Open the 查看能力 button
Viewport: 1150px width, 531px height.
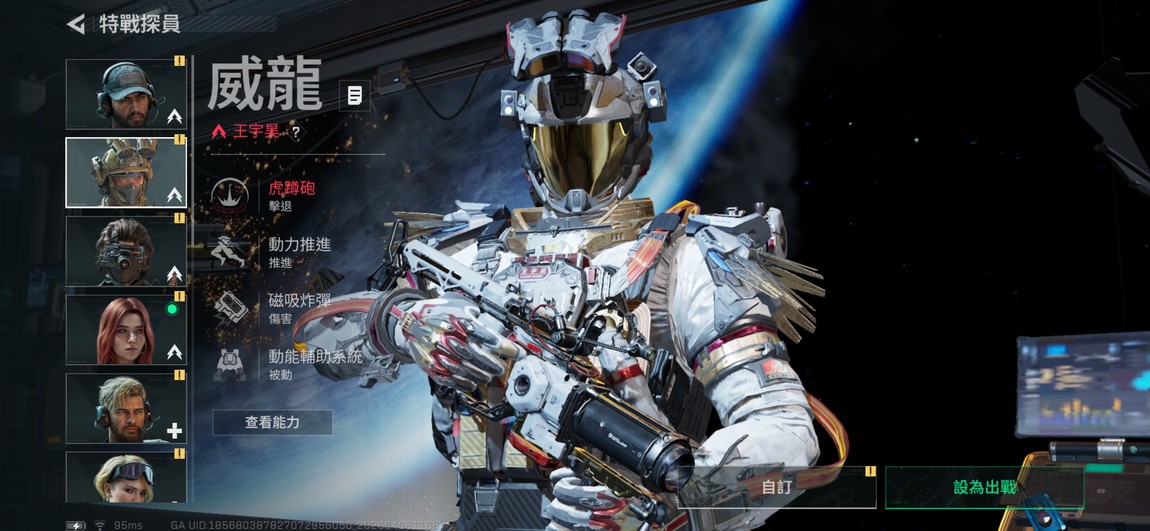pyautogui.click(x=272, y=423)
